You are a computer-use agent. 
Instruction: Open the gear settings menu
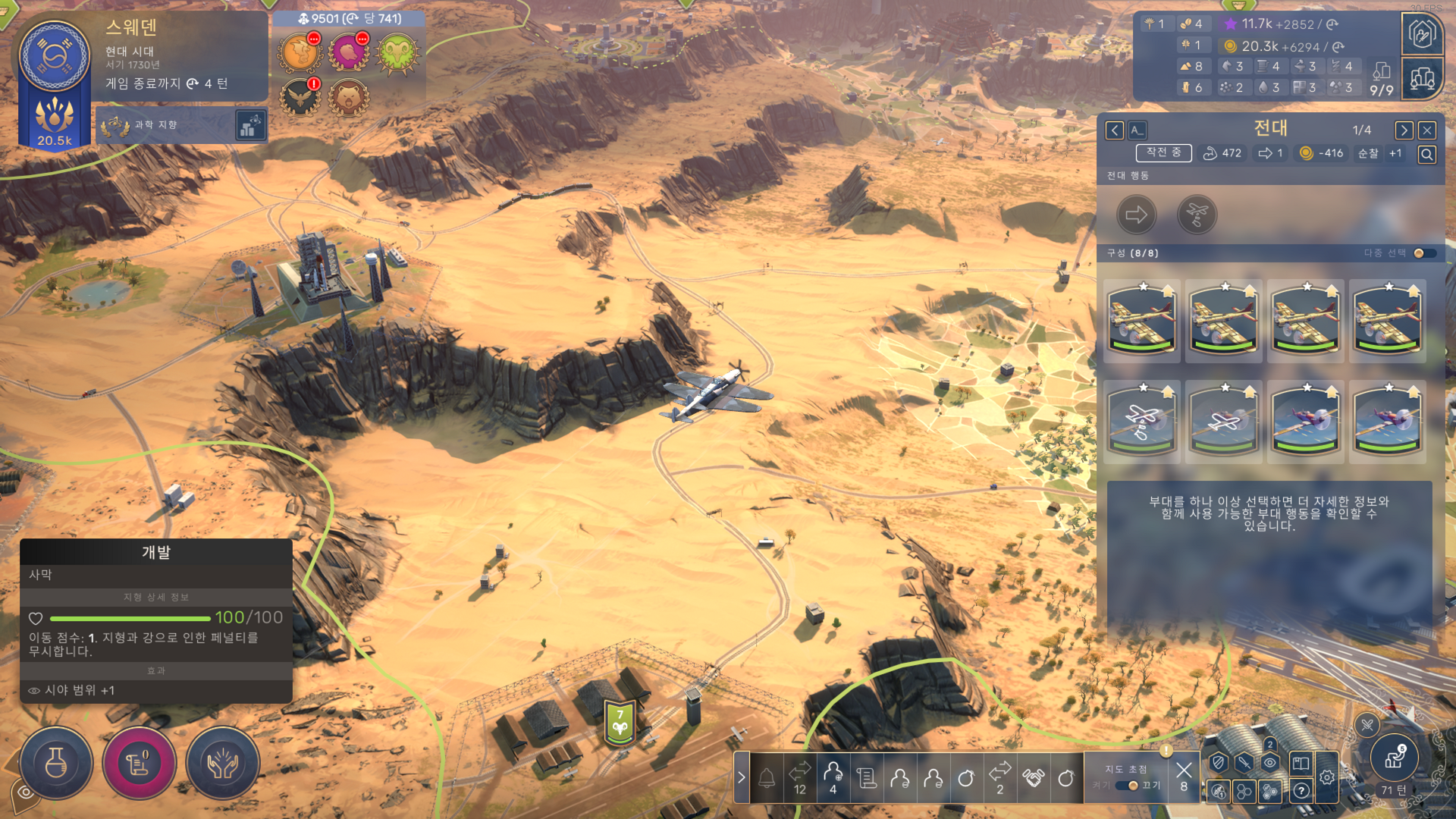click(x=1327, y=777)
